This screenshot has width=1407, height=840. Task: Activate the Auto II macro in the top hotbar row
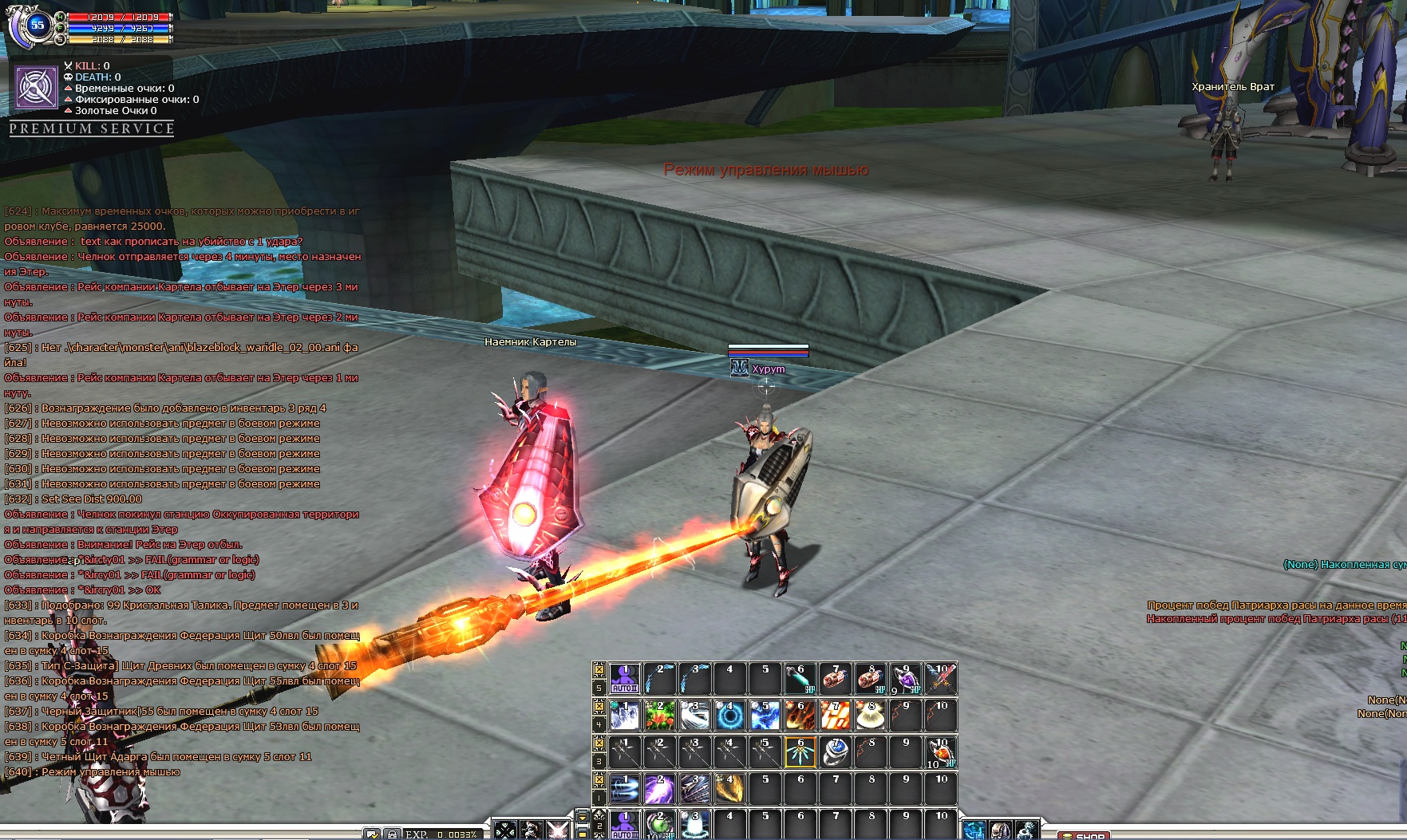(624, 679)
